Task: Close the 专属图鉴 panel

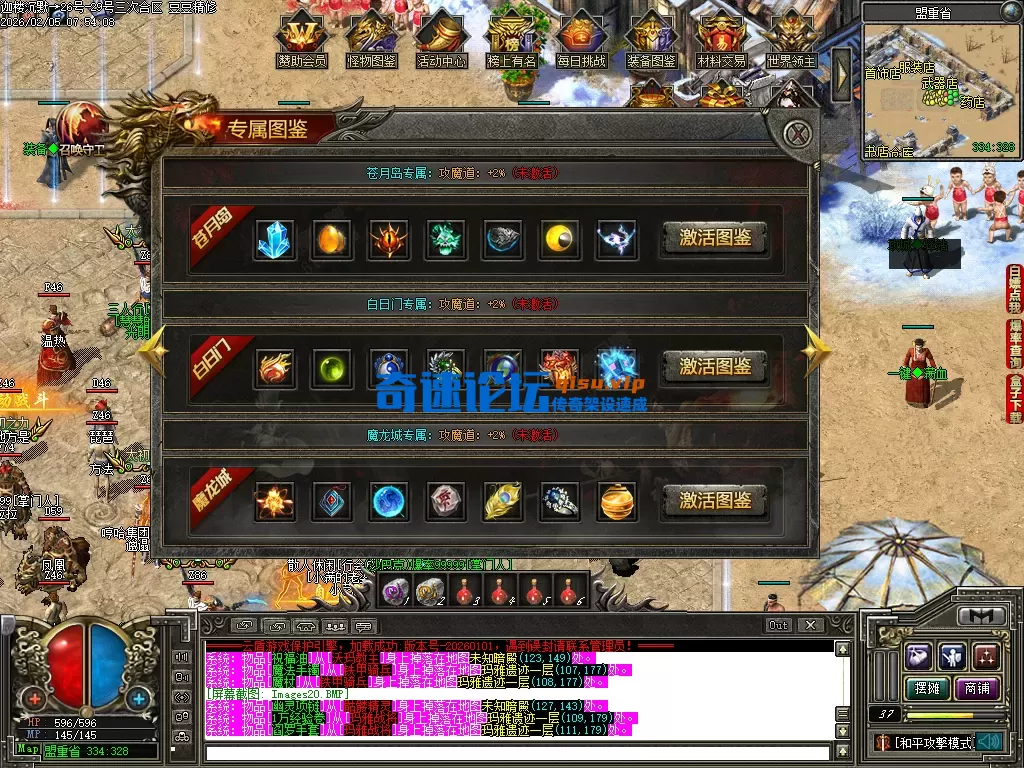Action: 796,134
